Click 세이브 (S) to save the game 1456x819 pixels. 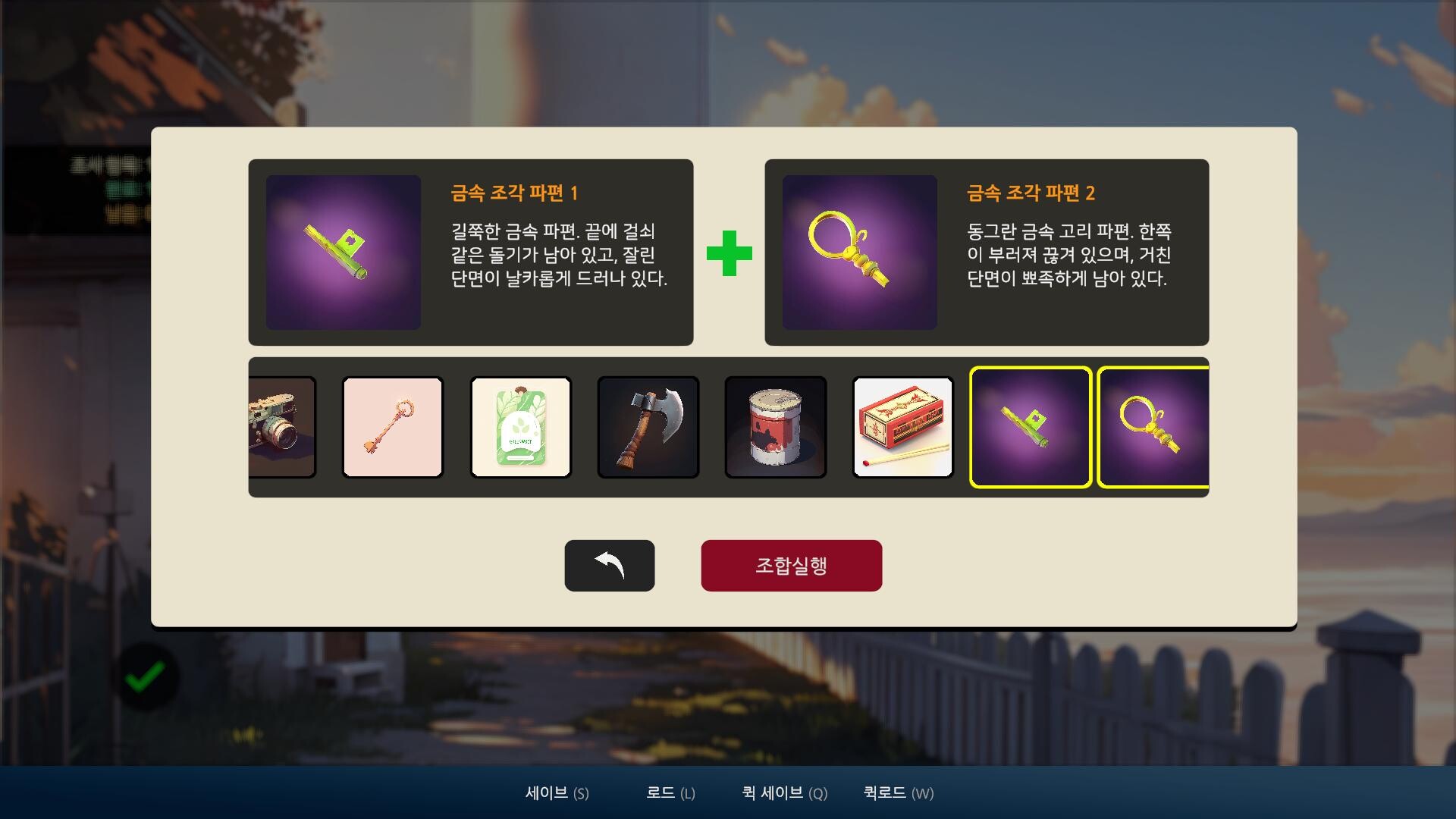557,793
